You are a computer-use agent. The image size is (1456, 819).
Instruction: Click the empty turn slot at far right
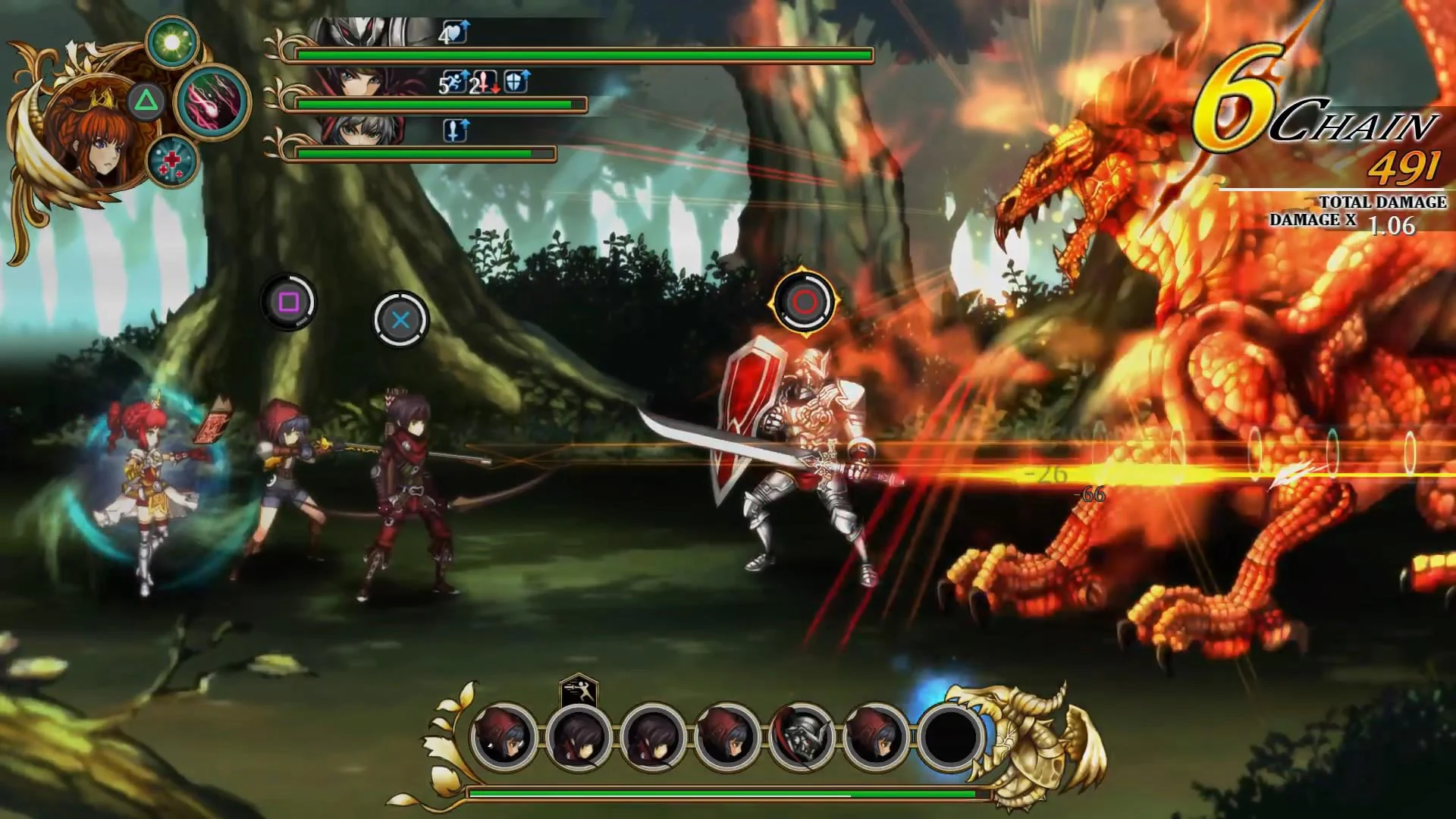point(954,737)
